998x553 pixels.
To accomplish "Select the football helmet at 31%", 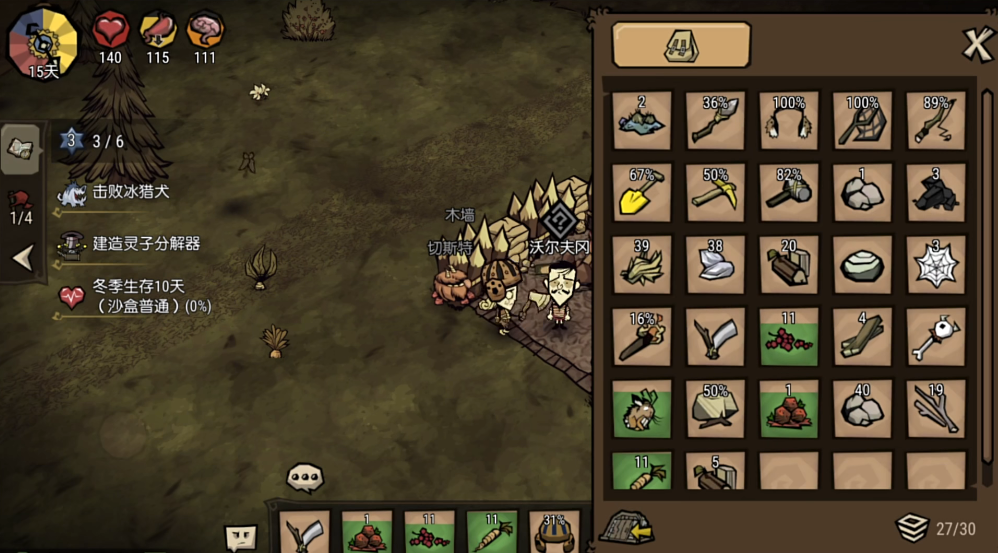I will tap(554, 534).
